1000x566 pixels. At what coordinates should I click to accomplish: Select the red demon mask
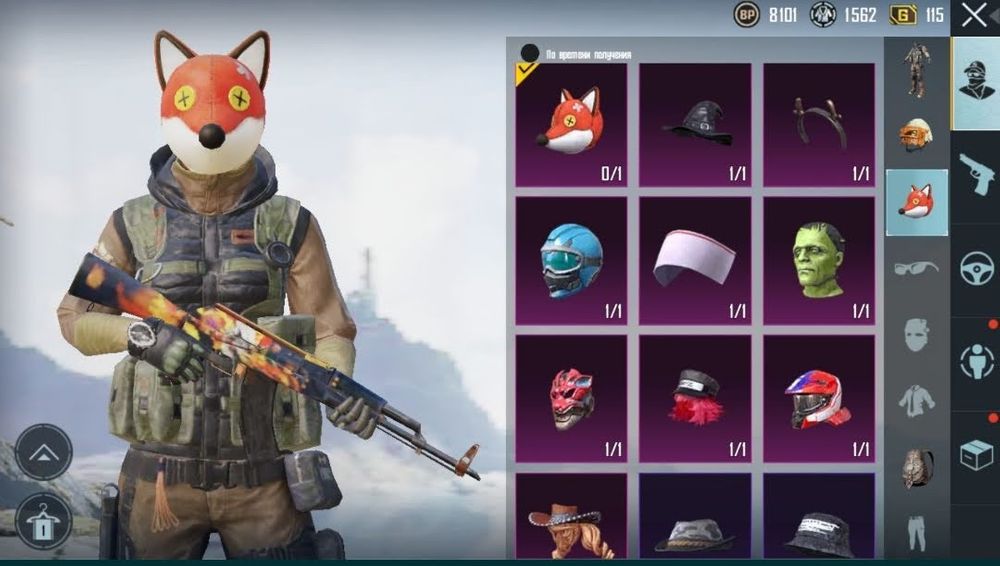(x=571, y=398)
